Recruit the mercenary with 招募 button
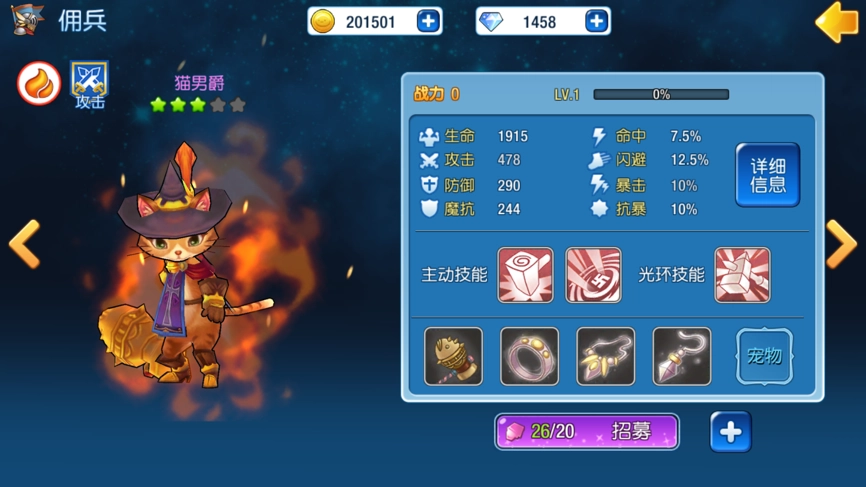This screenshot has width=866, height=487. 587,432
